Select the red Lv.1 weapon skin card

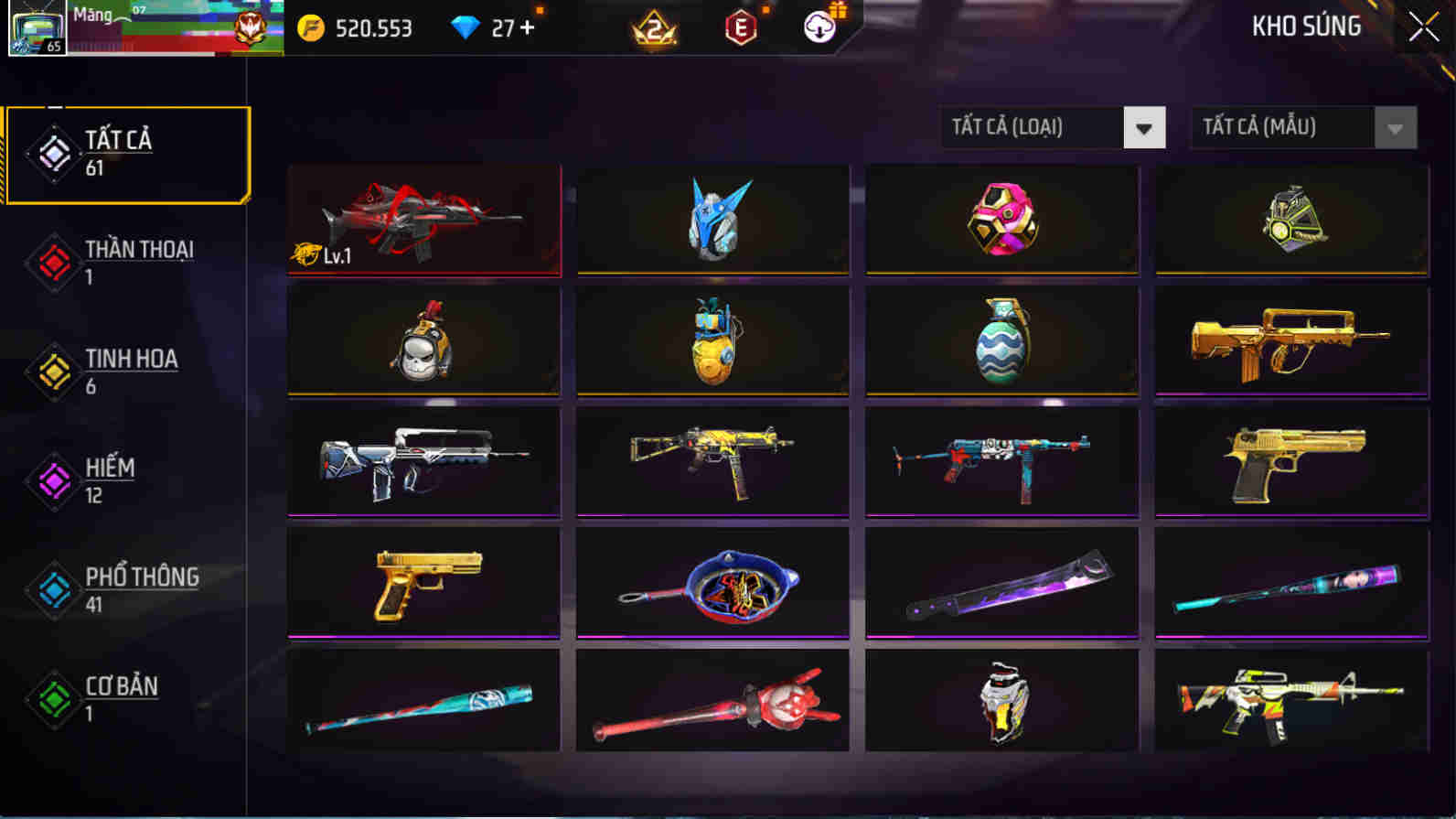[423, 220]
